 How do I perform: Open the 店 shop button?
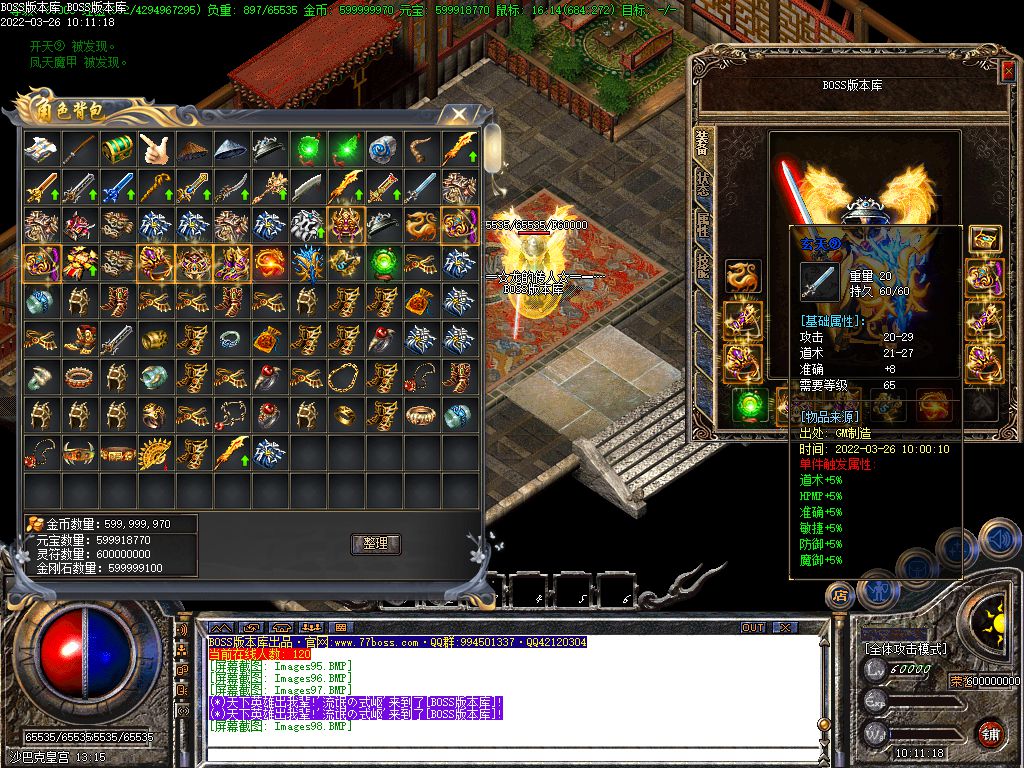(839, 595)
